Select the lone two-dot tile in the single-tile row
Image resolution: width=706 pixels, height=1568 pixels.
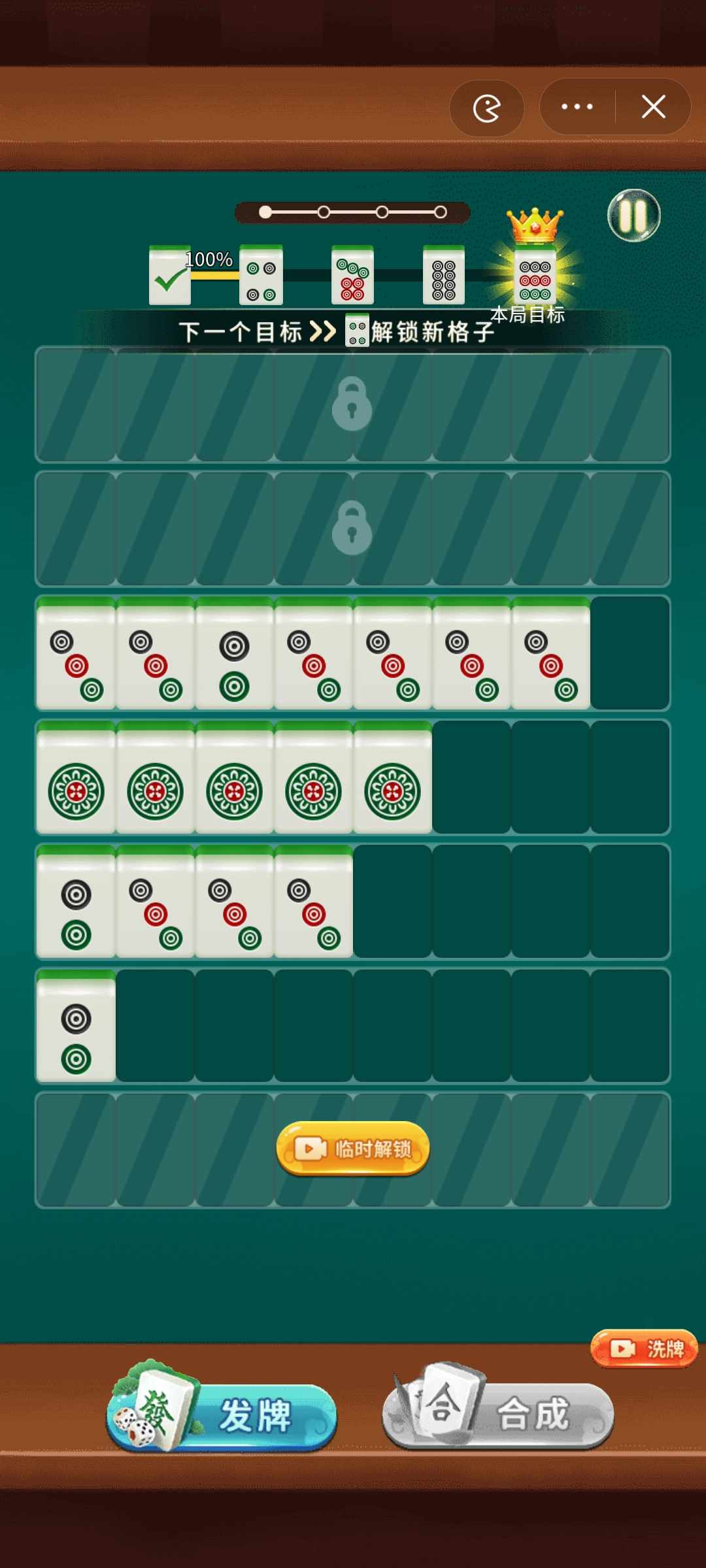pyautogui.click(x=76, y=1027)
